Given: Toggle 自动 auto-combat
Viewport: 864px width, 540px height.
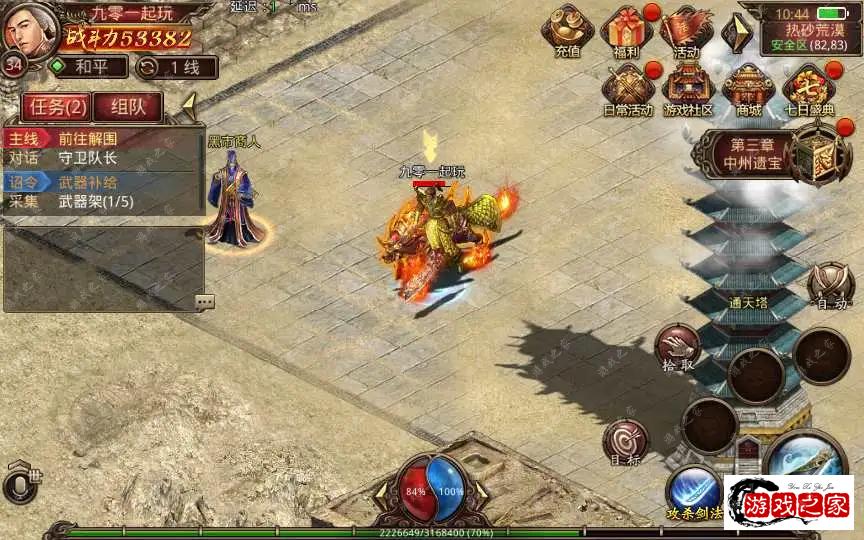Looking at the screenshot, I should pos(831,286).
